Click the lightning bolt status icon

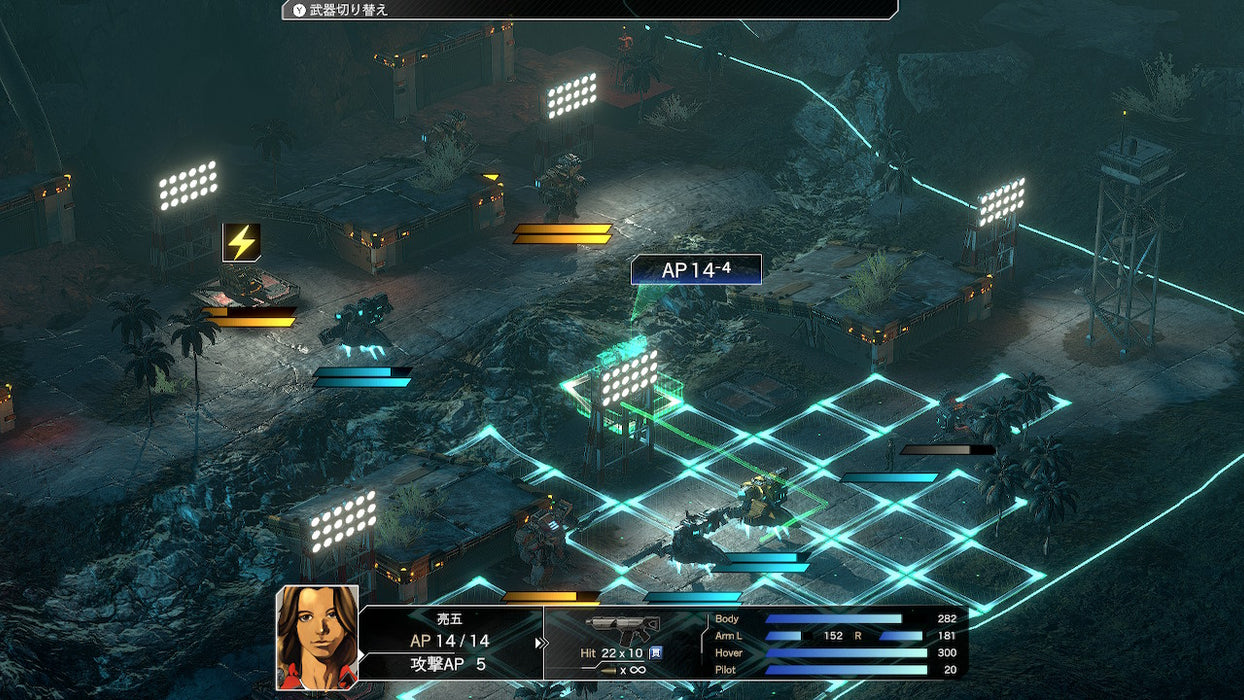pyautogui.click(x=241, y=242)
